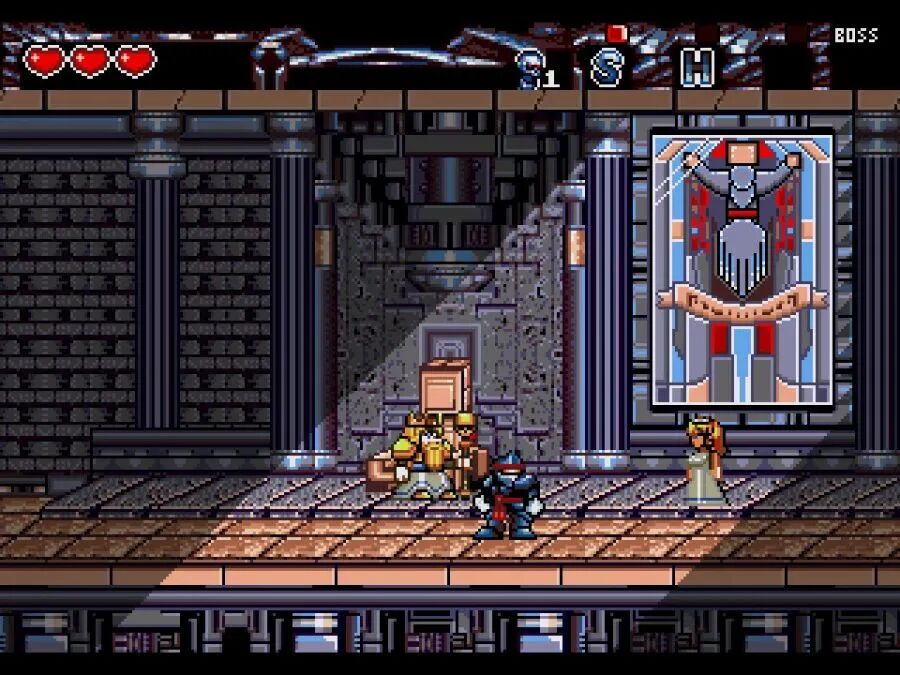Click the player lives portrait icon
The image size is (900, 675).
coord(530,66)
